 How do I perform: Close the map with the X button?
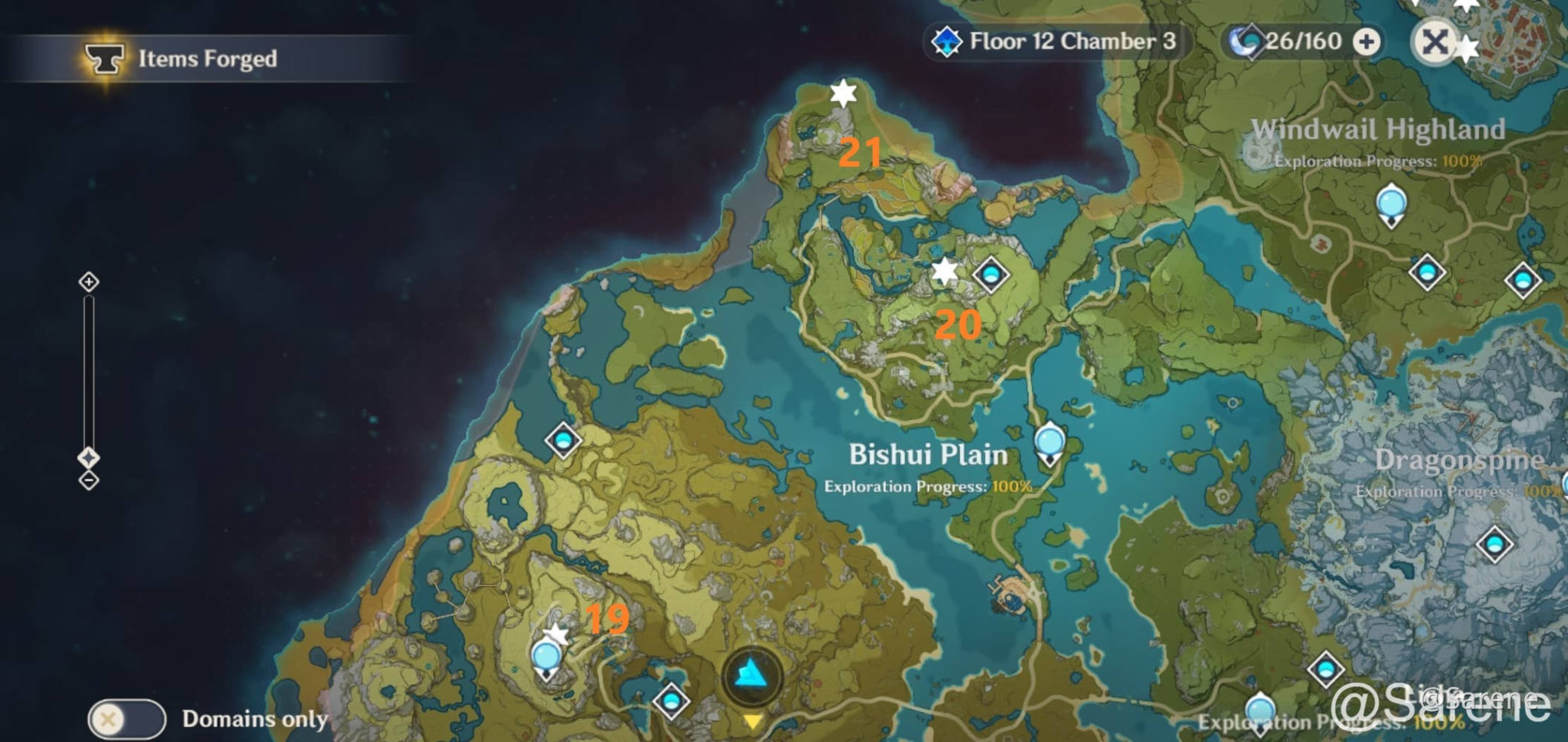pyautogui.click(x=1434, y=42)
